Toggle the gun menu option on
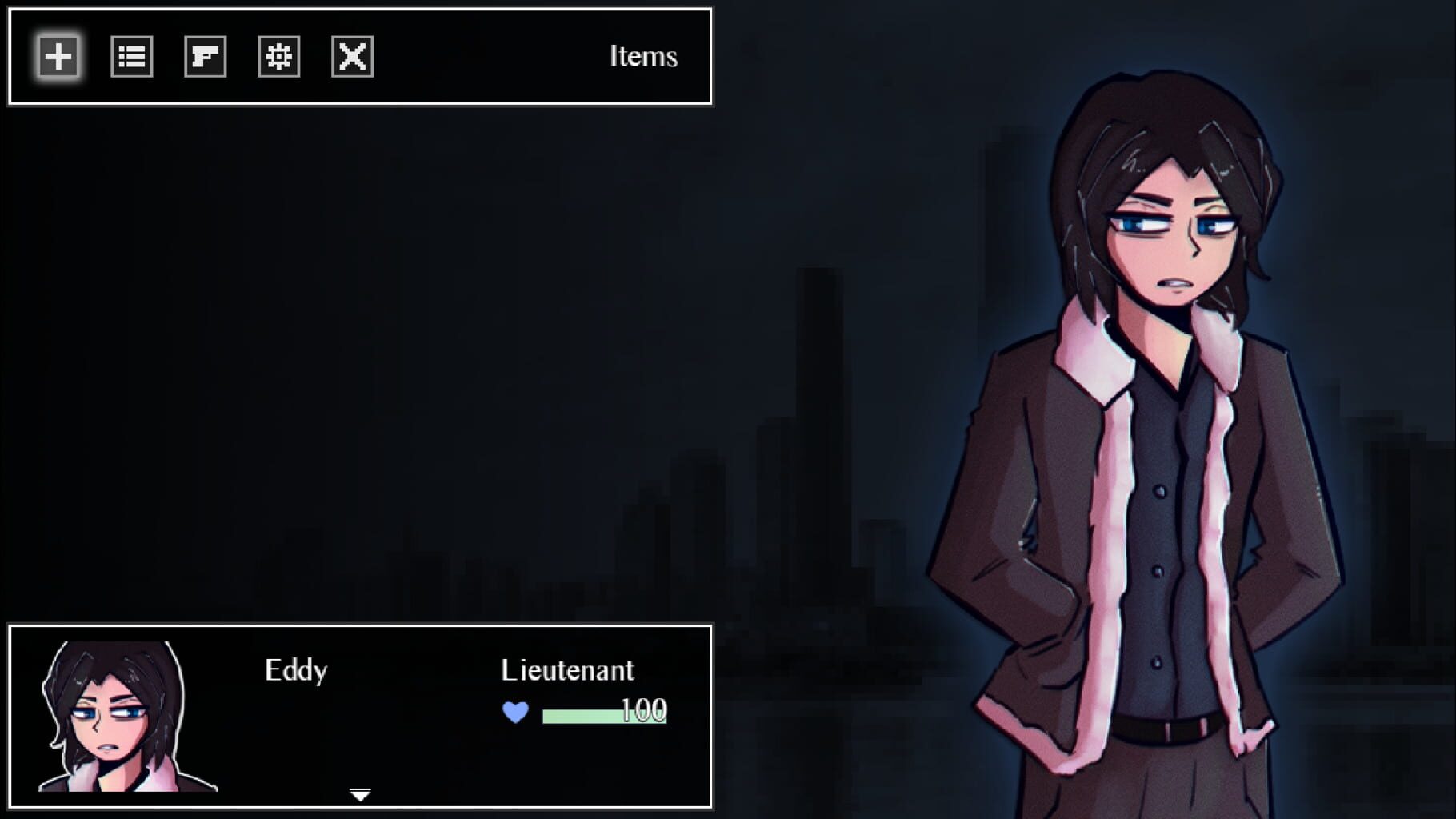Screen dimensions: 1456x819 [x=205, y=56]
